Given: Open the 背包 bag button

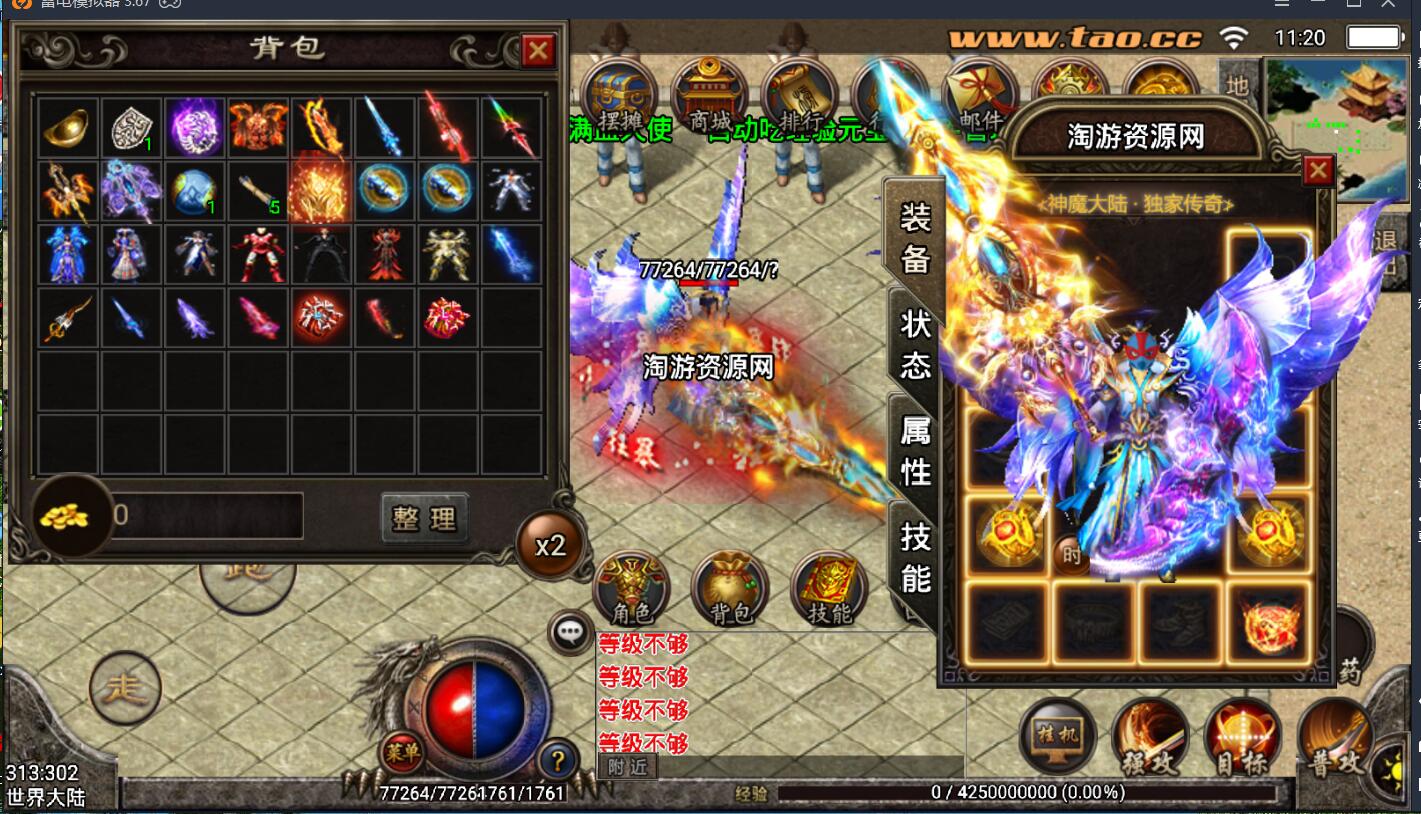Looking at the screenshot, I should click(x=731, y=588).
